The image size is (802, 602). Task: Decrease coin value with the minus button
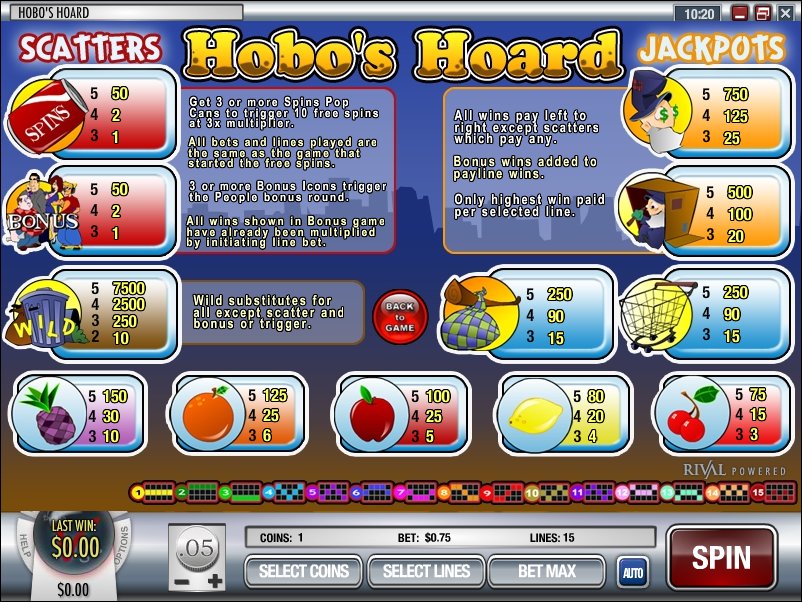coord(181,581)
